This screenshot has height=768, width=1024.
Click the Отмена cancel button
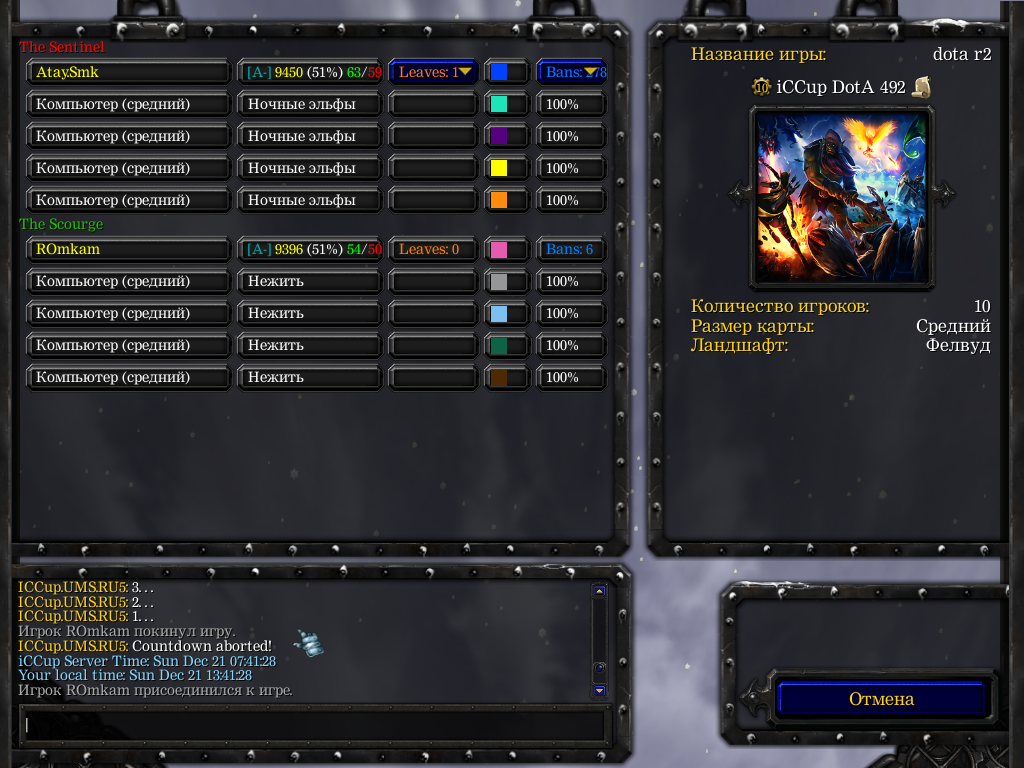click(881, 699)
